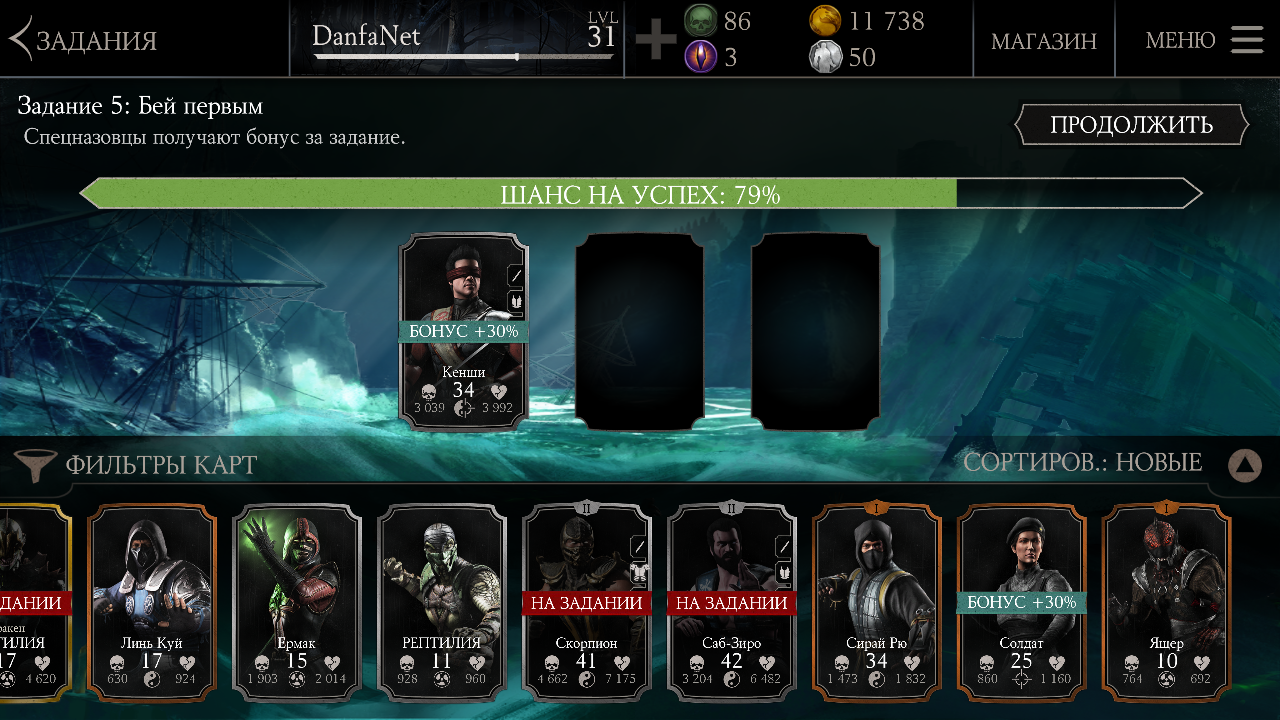The image size is (1280, 720).
Task: Select the Ящер card
Action: point(1166,603)
